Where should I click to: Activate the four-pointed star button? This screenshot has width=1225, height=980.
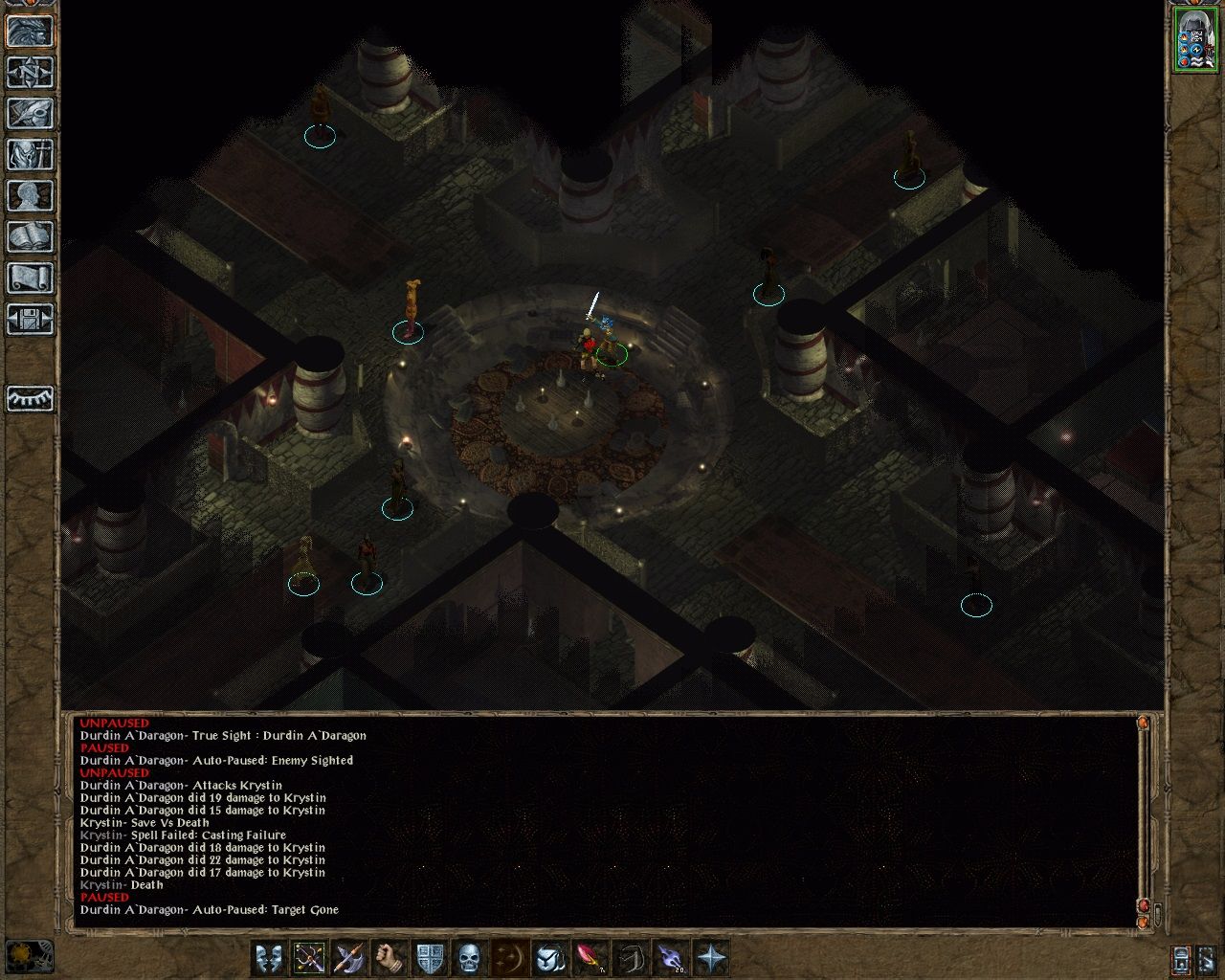point(711,958)
